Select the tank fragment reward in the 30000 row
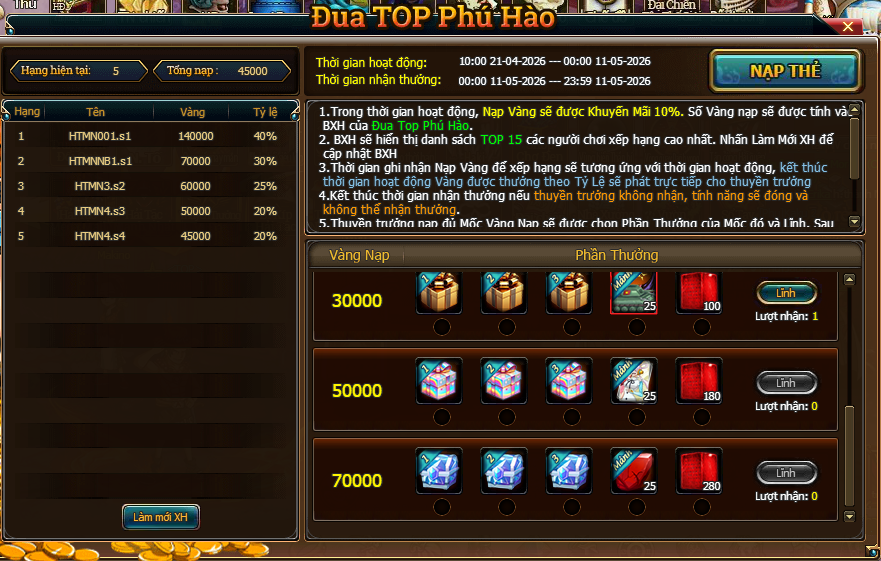The image size is (881, 561). [634, 292]
